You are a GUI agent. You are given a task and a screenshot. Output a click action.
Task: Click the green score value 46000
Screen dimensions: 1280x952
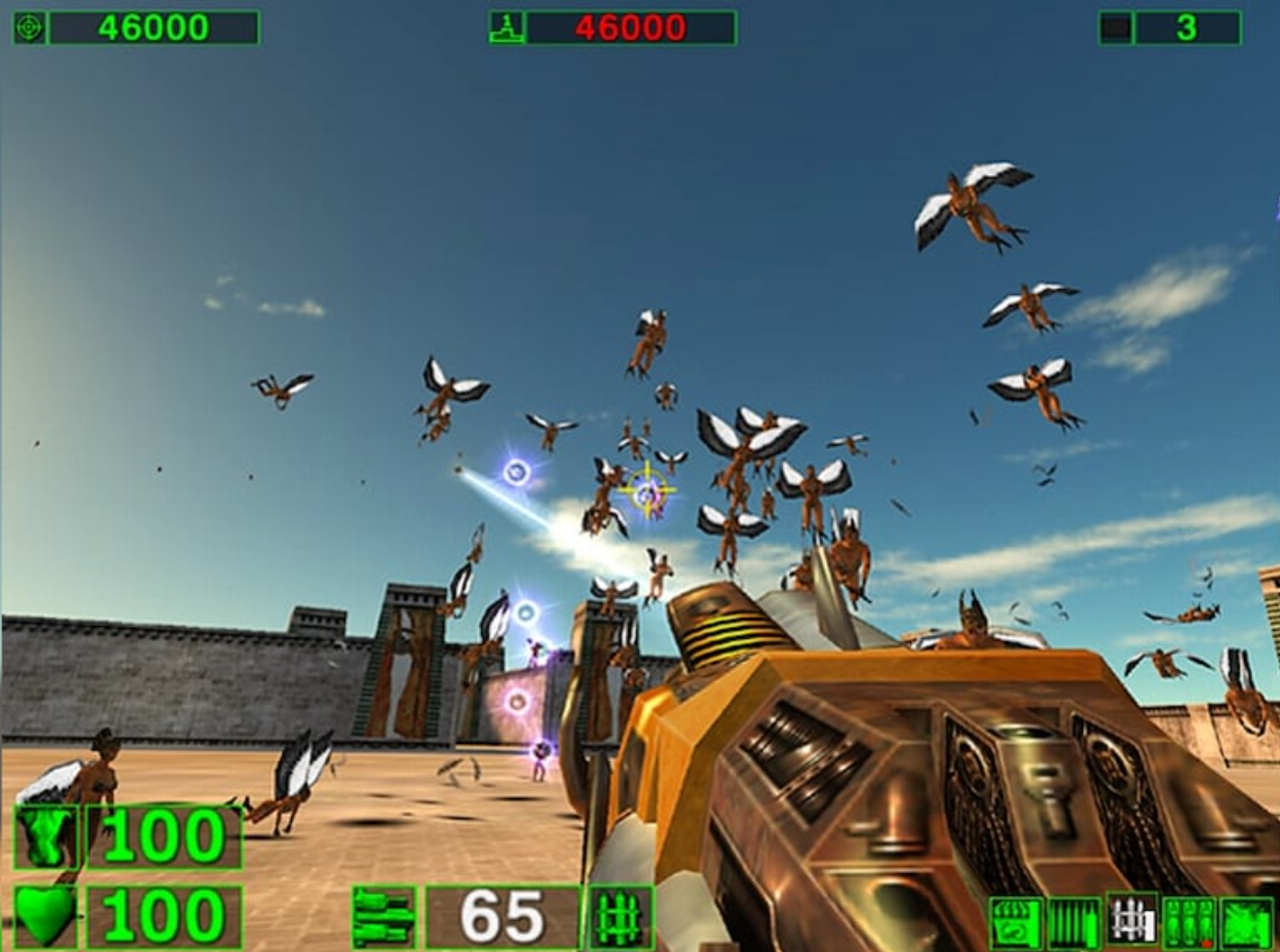tap(155, 24)
